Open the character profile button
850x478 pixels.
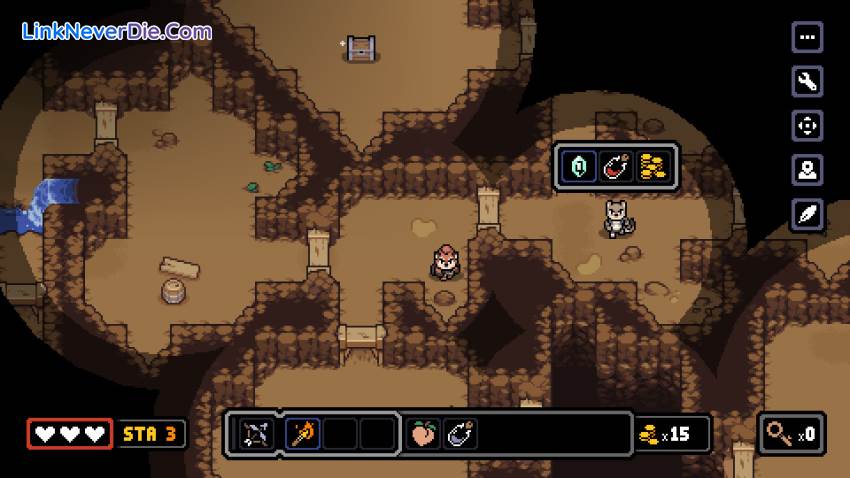[x=807, y=170]
